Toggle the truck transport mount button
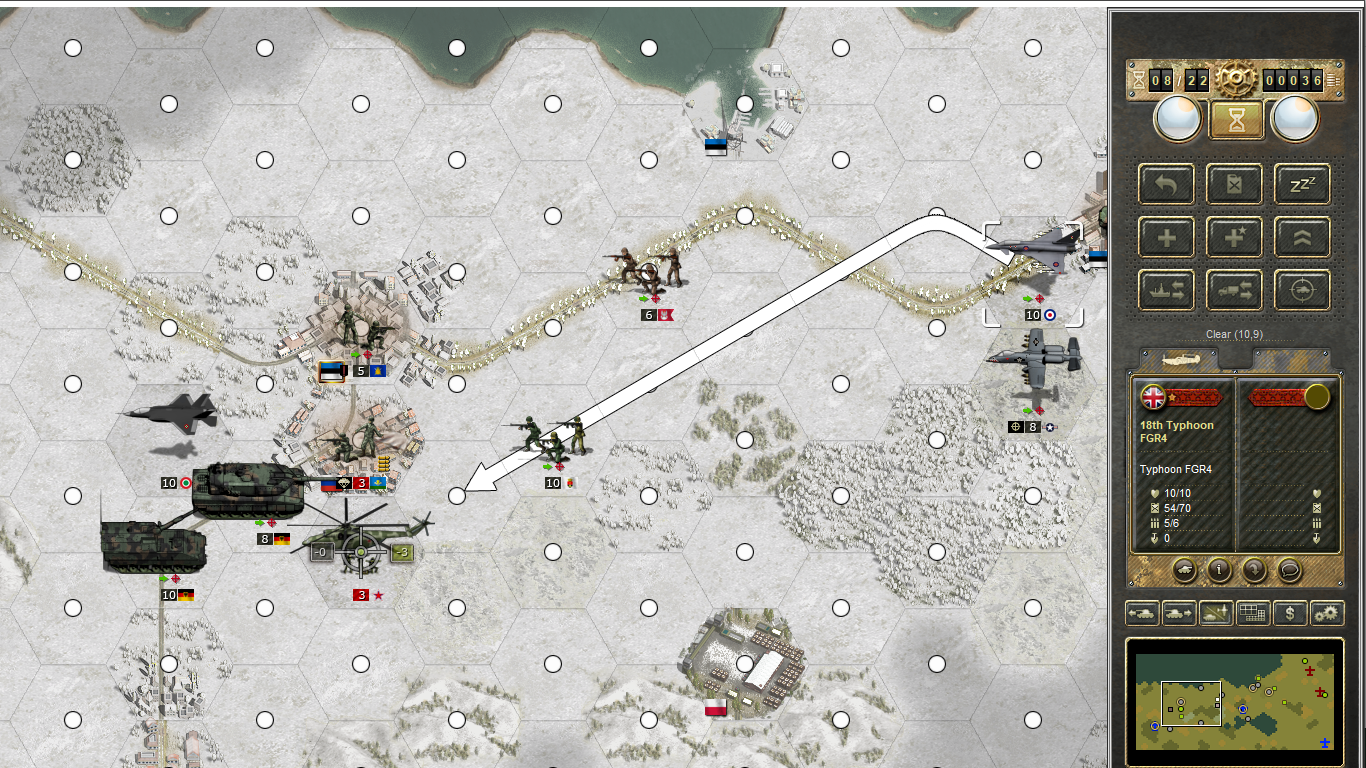 point(1234,290)
